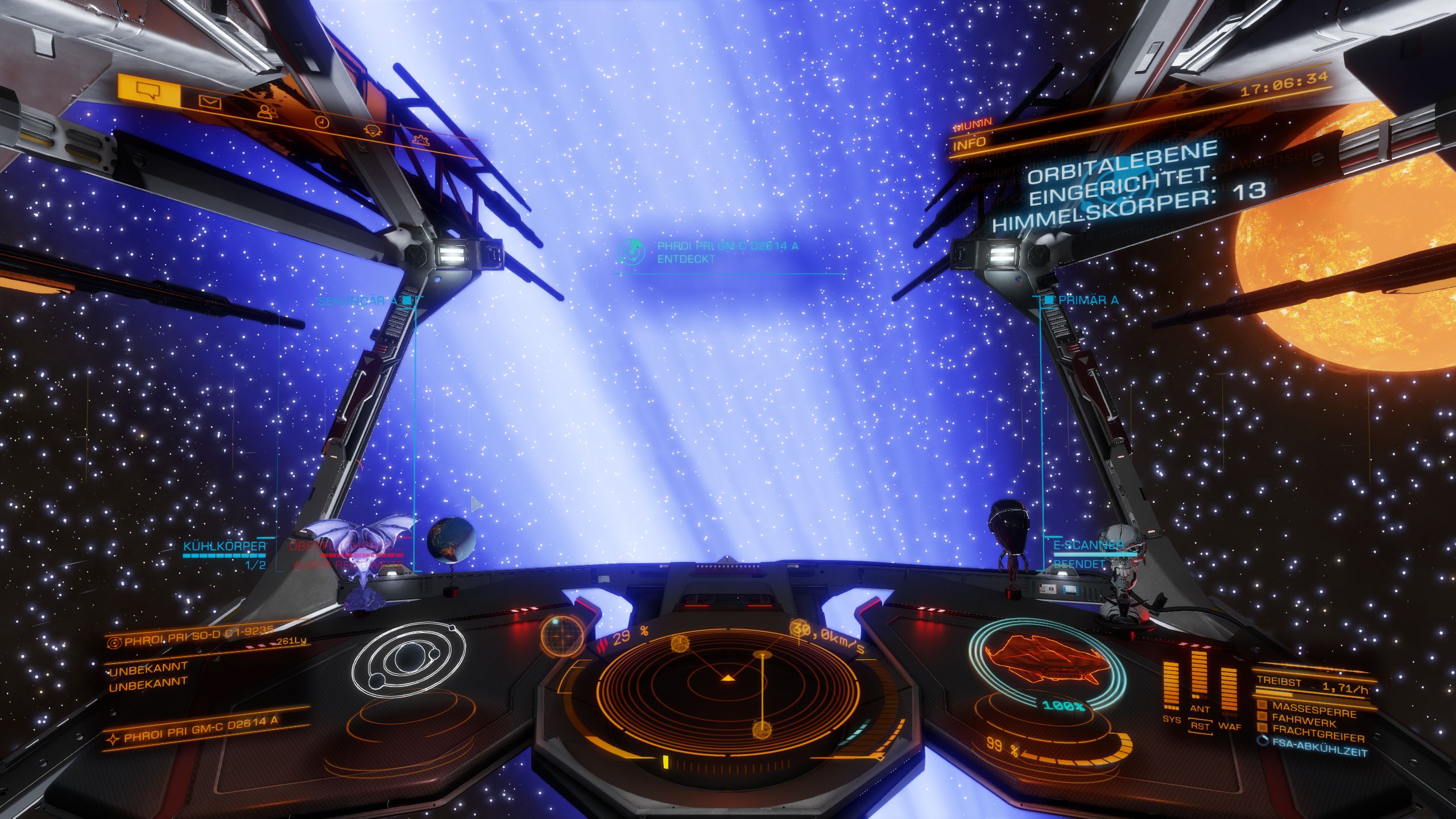Select target PHROI PRI GM-C D26 14 A
The image size is (1456, 819).
pos(201,729)
